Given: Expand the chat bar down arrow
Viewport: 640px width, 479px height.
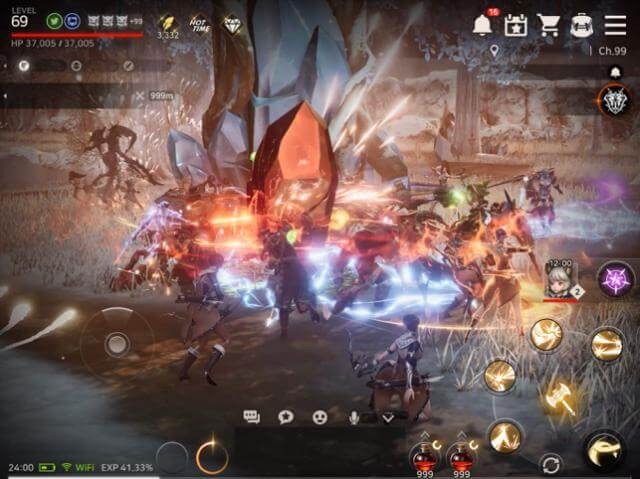Looking at the screenshot, I should pos(388,417).
